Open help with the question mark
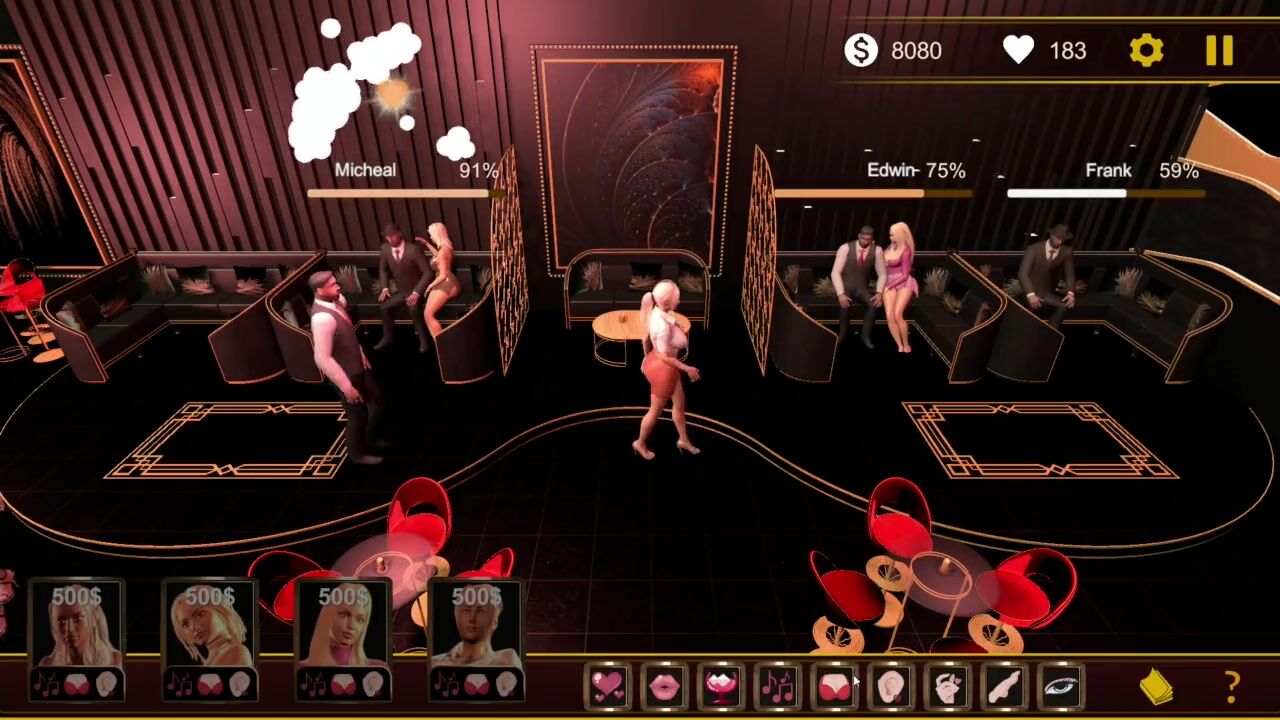The height and width of the screenshot is (720, 1280). pyautogui.click(x=1232, y=686)
